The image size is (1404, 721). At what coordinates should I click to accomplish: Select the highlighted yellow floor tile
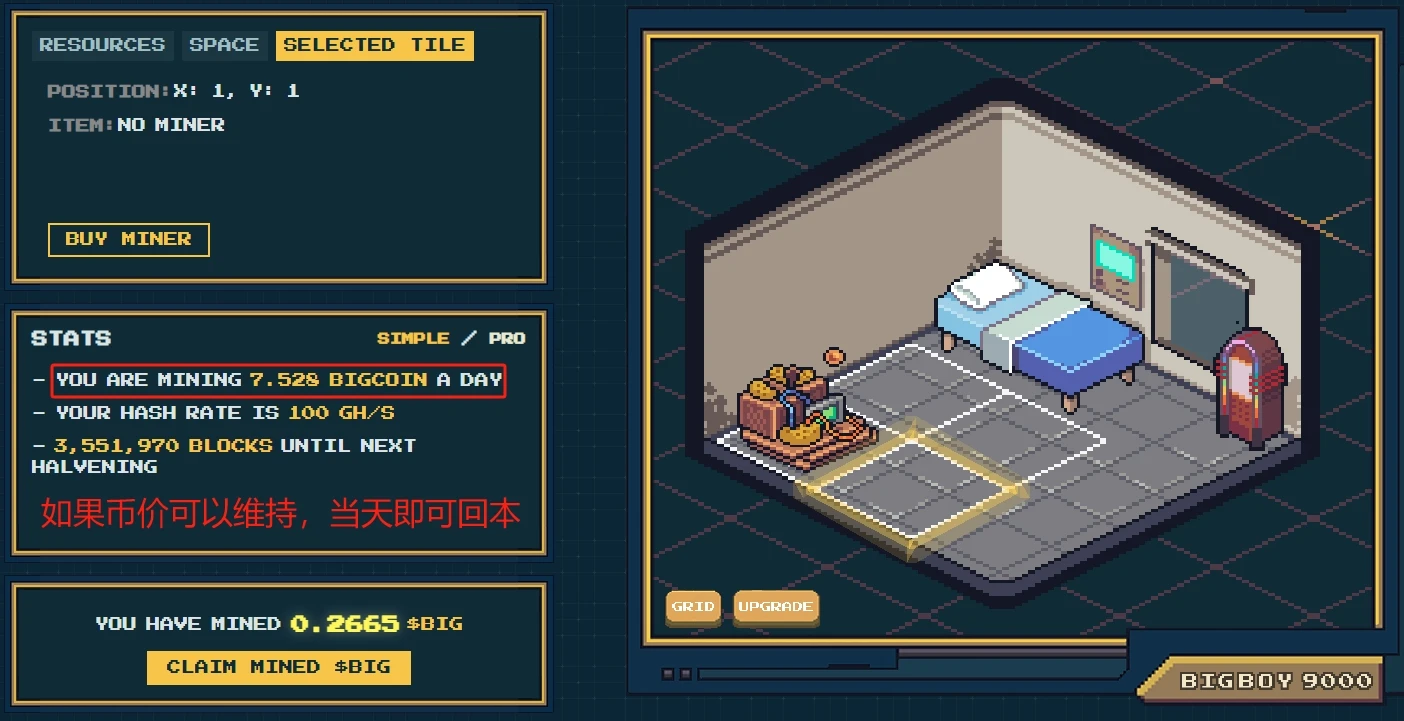coord(912,488)
